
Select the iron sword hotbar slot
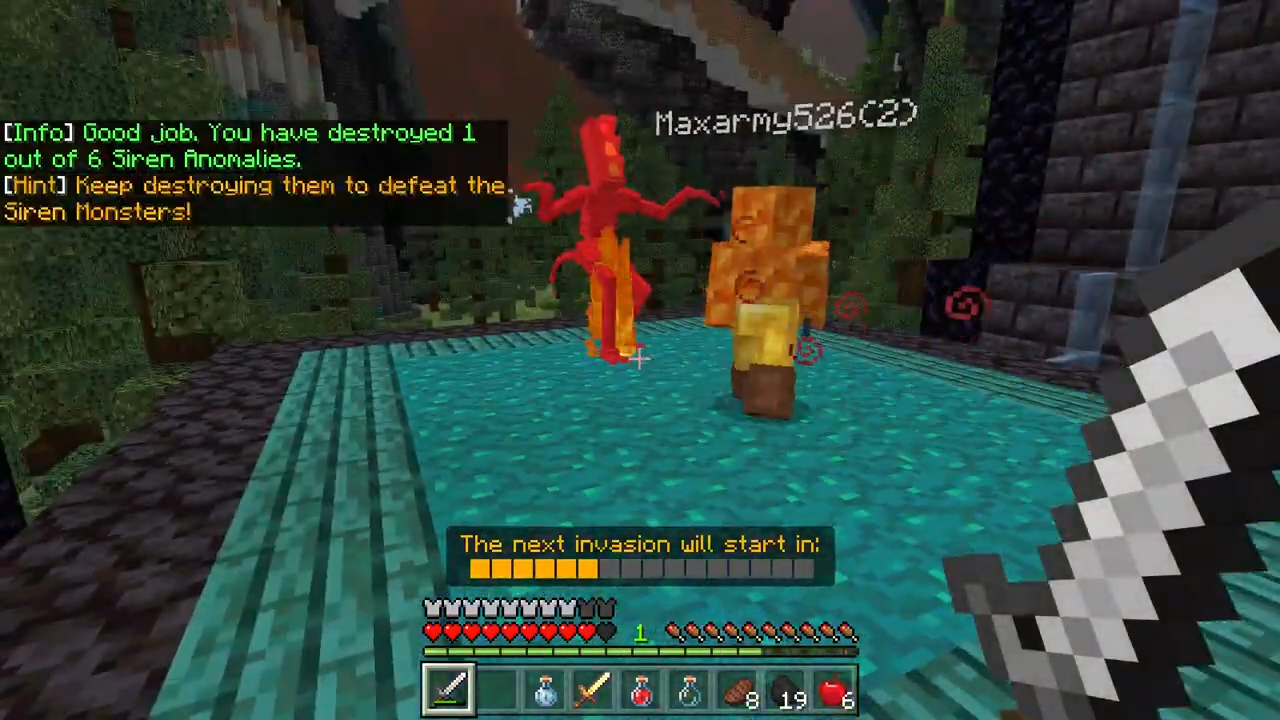pos(448,690)
